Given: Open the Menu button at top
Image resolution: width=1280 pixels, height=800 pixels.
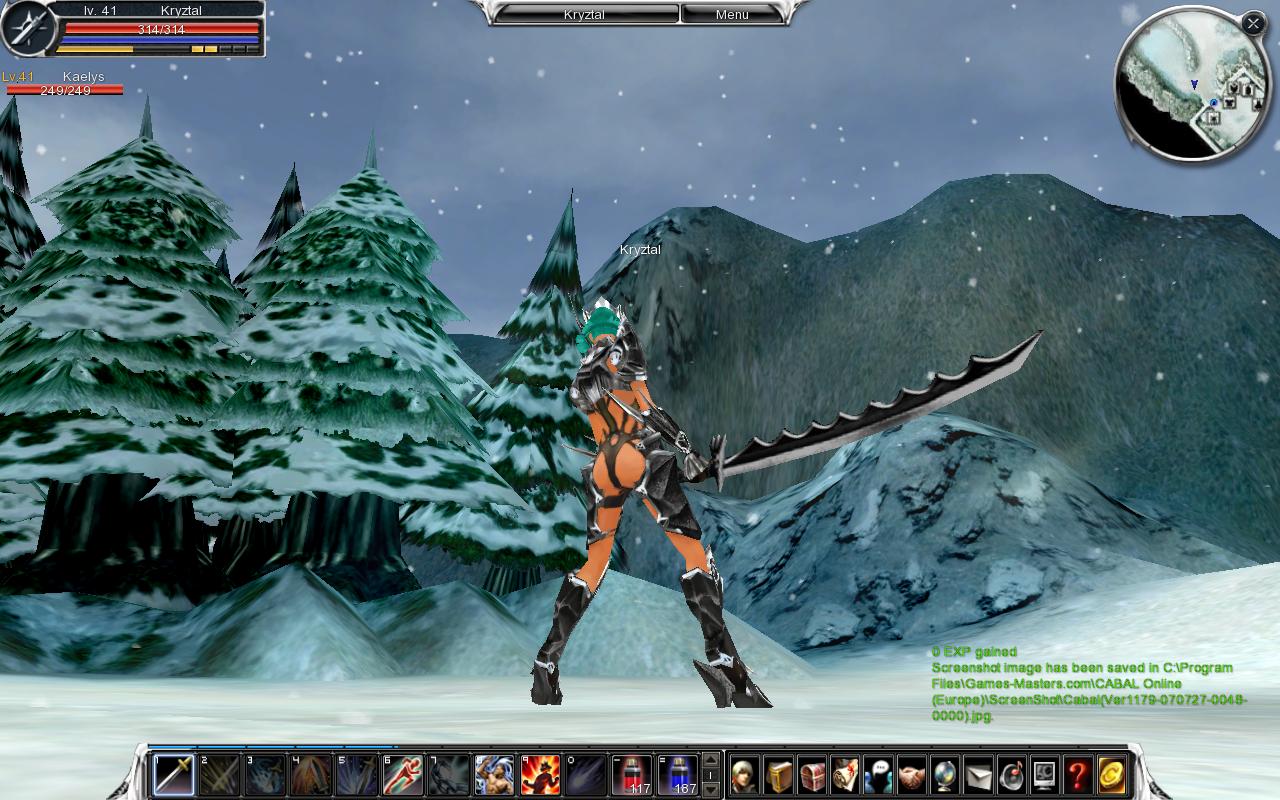Looking at the screenshot, I should [732, 14].
